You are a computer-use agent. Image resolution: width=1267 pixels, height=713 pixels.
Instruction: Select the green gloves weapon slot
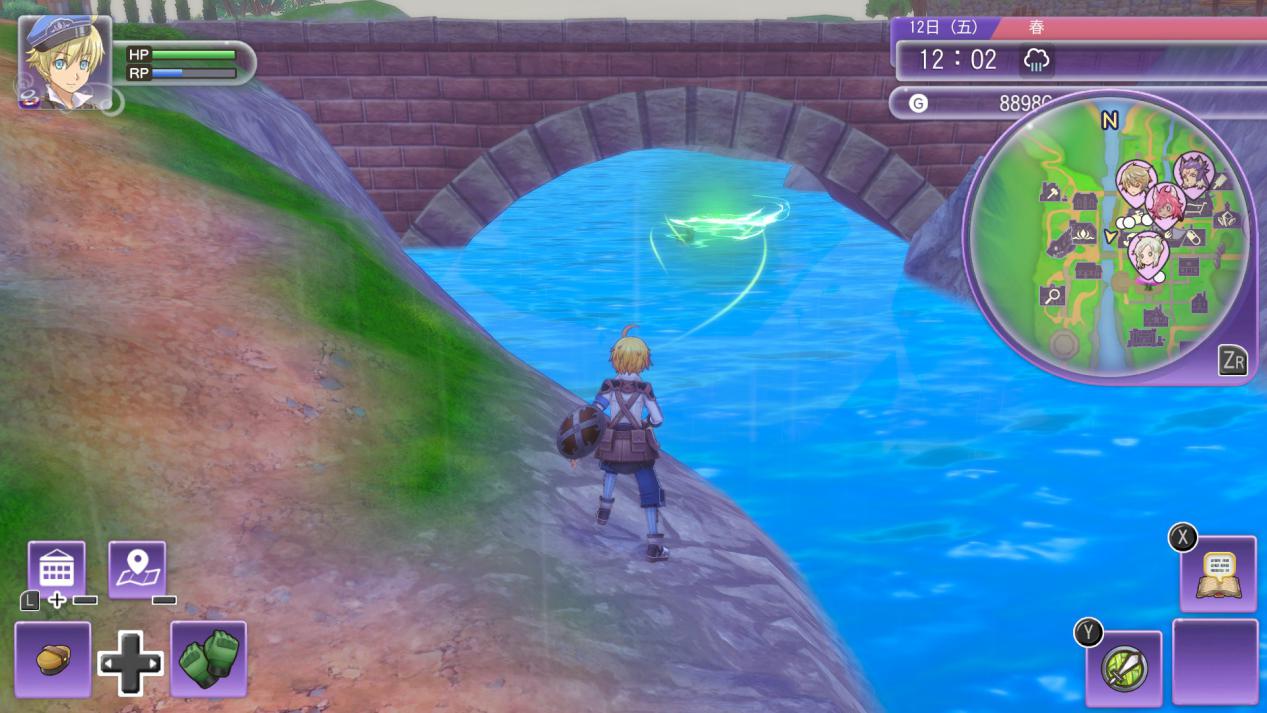tap(208, 658)
